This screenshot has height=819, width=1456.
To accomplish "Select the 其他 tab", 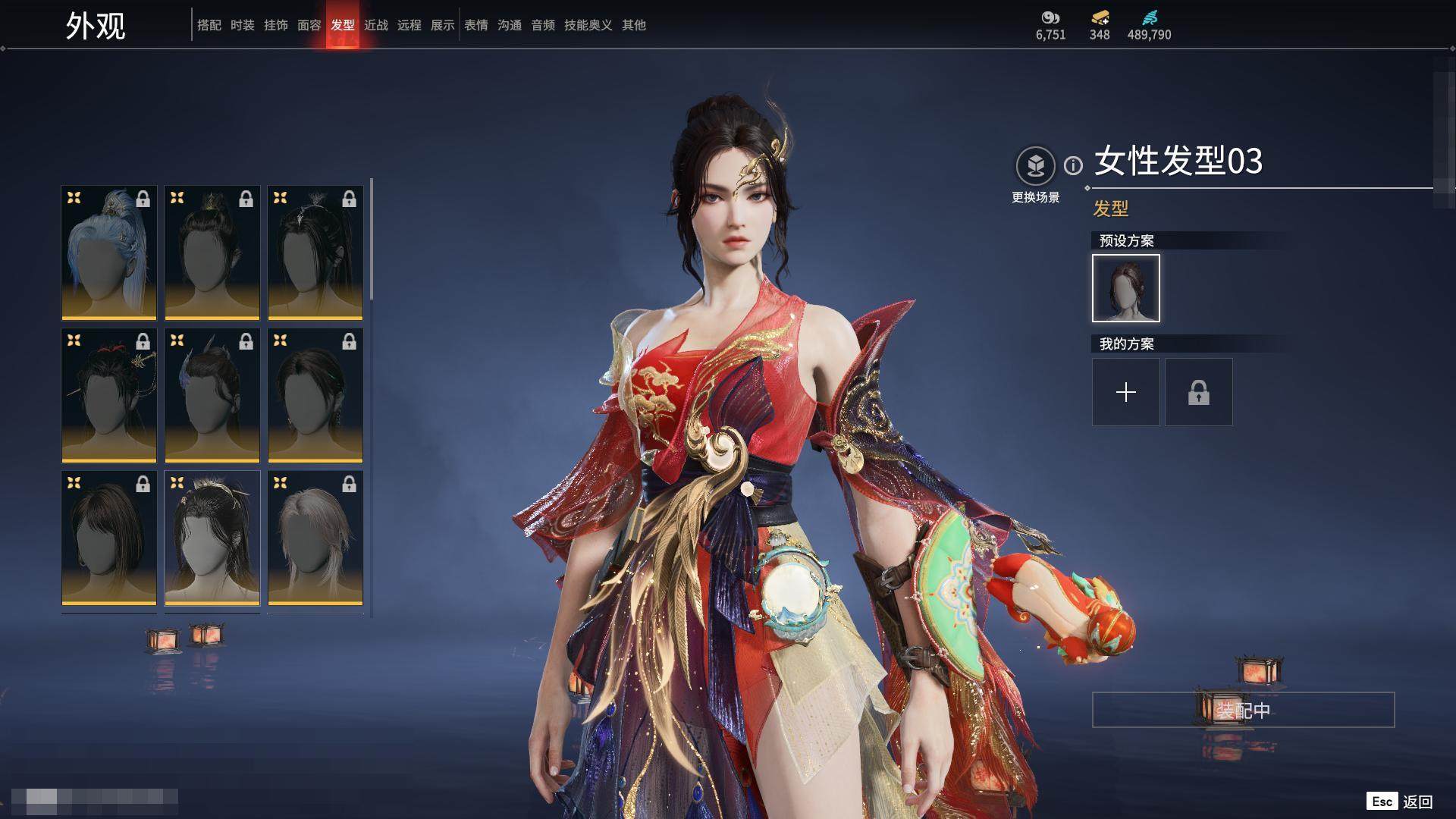I will (x=634, y=25).
